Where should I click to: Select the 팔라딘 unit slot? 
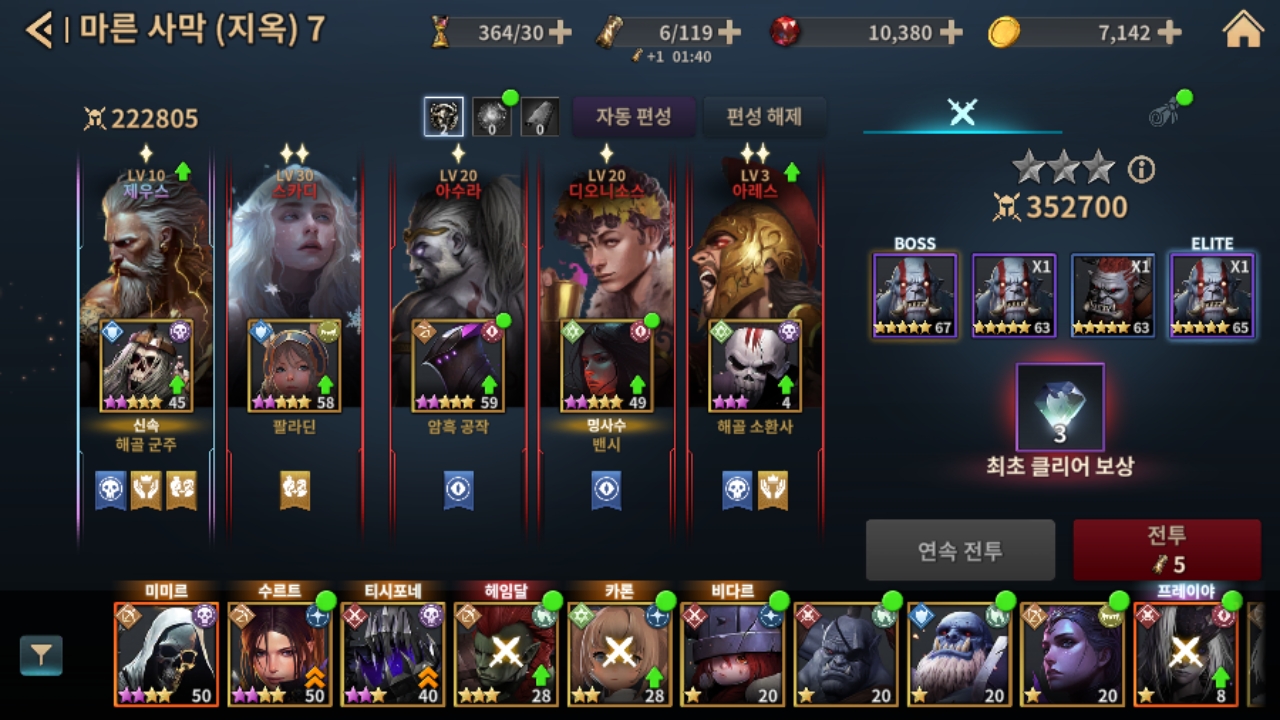click(x=294, y=366)
